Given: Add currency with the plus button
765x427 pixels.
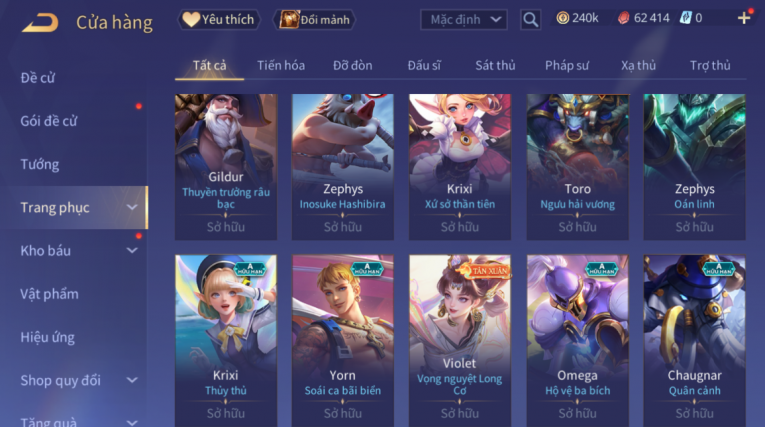Looking at the screenshot, I should pyautogui.click(x=744, y=18).
